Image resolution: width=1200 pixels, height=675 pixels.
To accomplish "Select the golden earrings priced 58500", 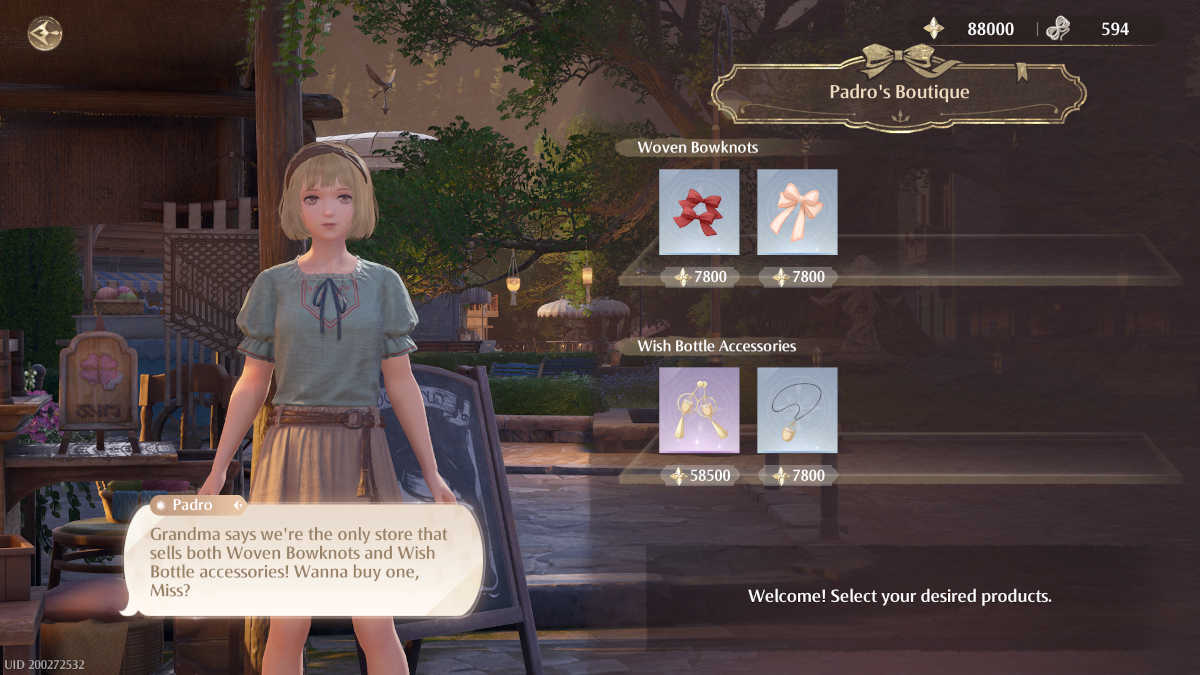I will (x=699, y=410).
